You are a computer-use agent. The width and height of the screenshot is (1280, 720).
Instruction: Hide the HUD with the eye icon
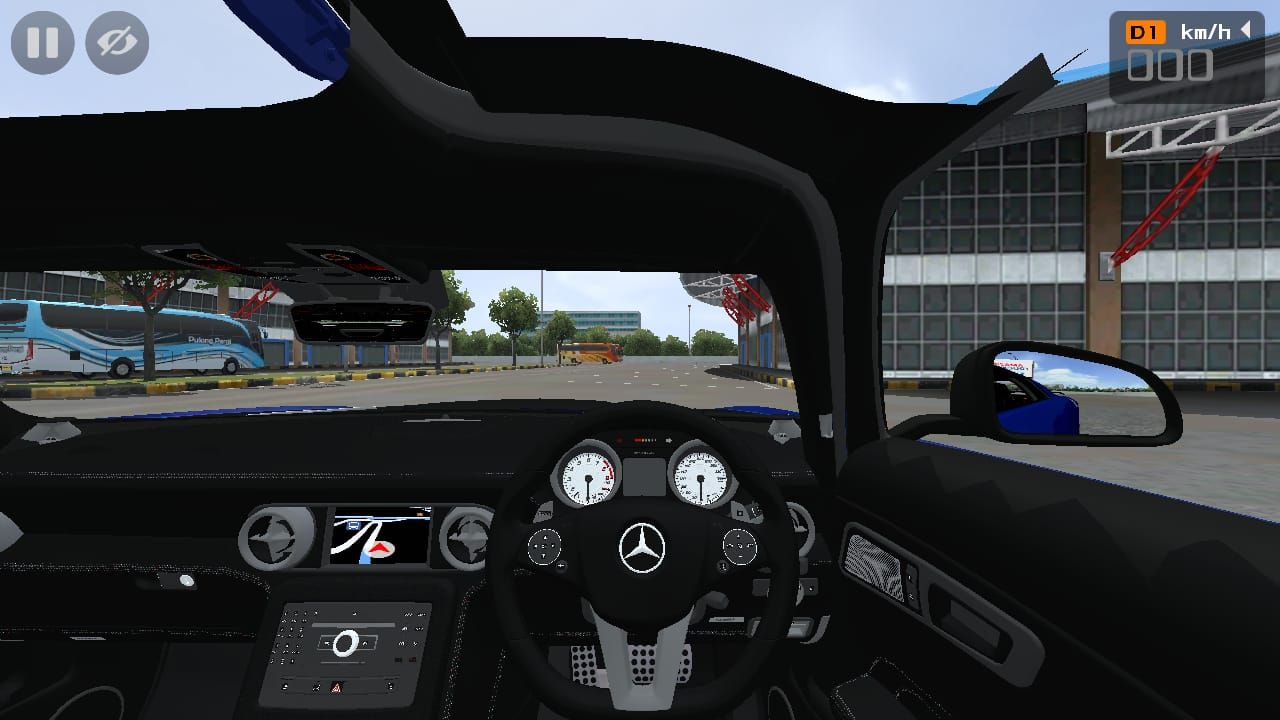[x=115, y=43]
